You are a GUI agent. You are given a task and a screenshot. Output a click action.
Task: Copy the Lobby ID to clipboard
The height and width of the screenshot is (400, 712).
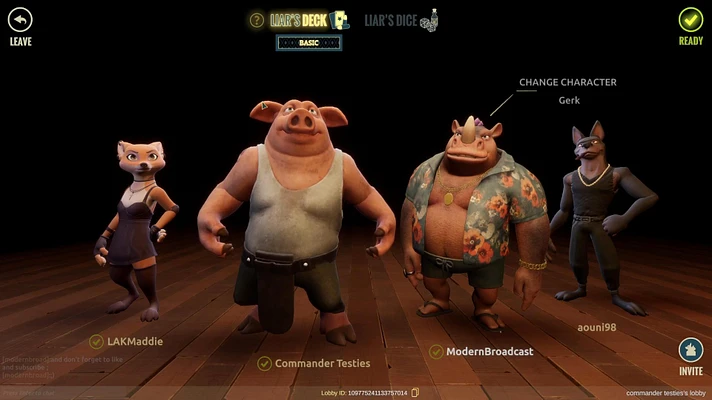[x=415, y=394]
